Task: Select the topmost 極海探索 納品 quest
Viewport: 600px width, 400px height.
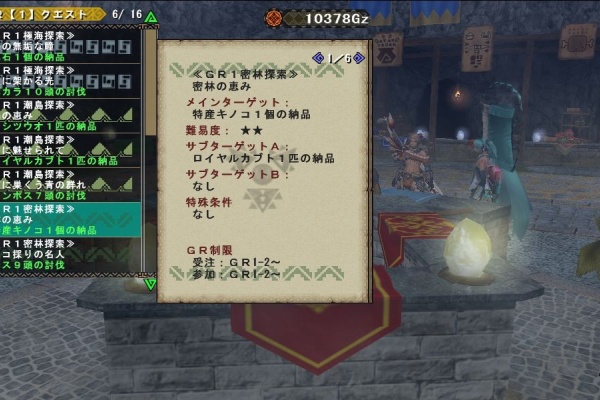Action: pyautogui.click(x=70, y=45)
